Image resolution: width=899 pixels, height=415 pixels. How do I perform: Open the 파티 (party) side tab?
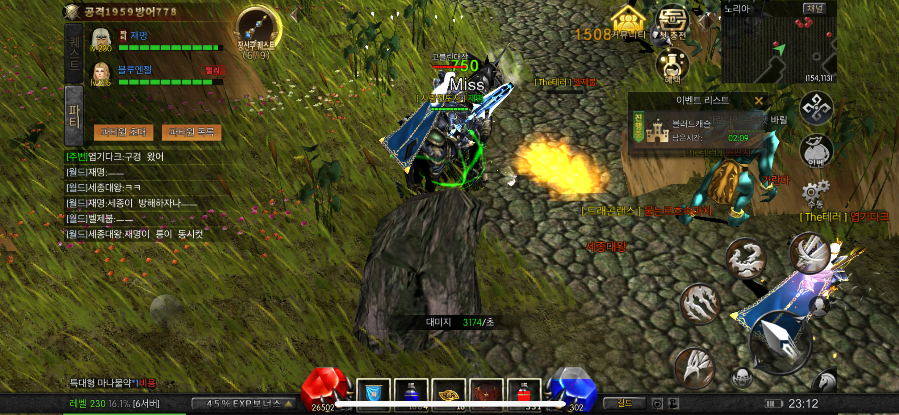click(74, 103)
